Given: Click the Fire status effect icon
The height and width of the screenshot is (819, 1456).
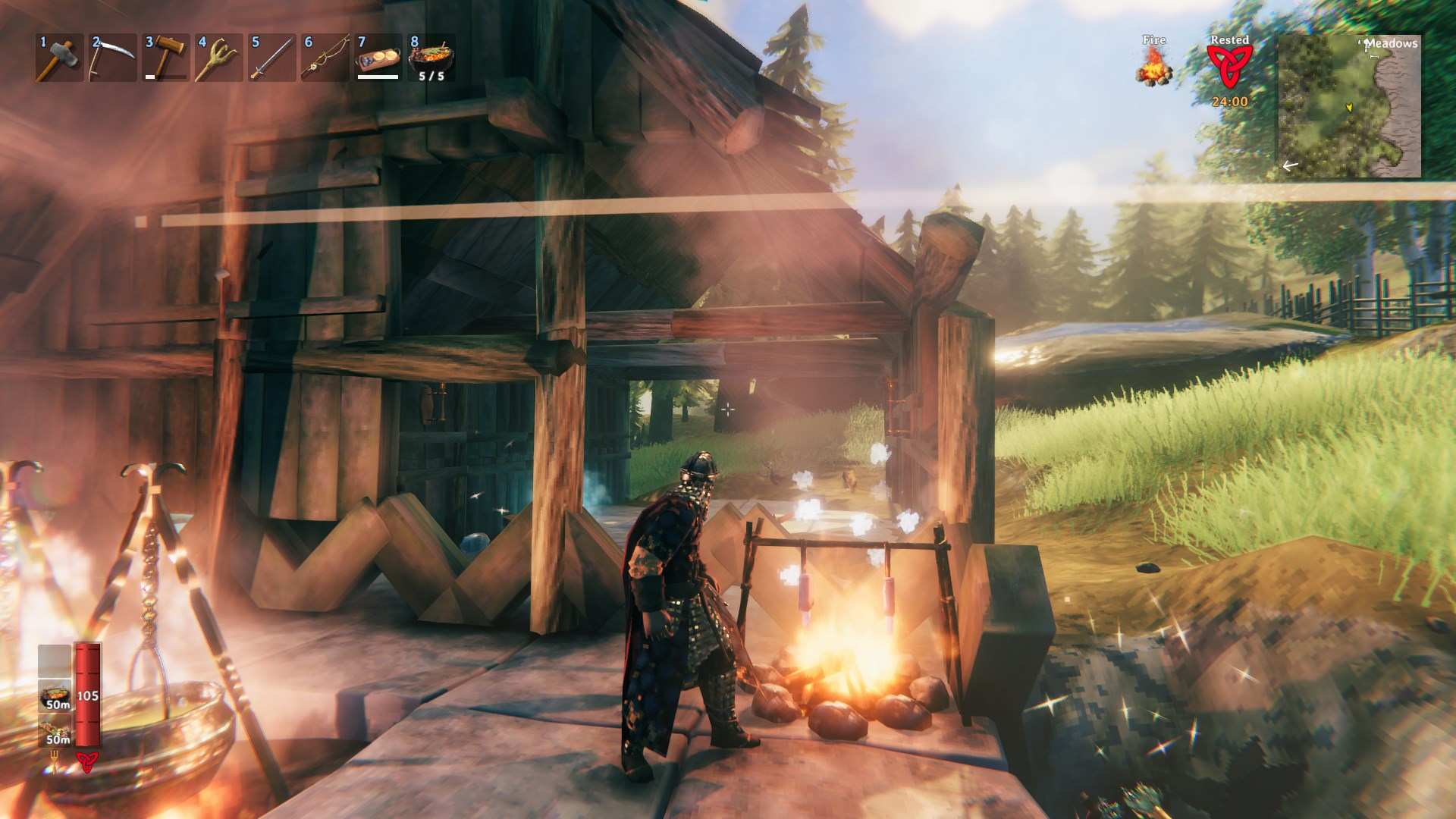Looking at the screenshot, I should 1153,65.
